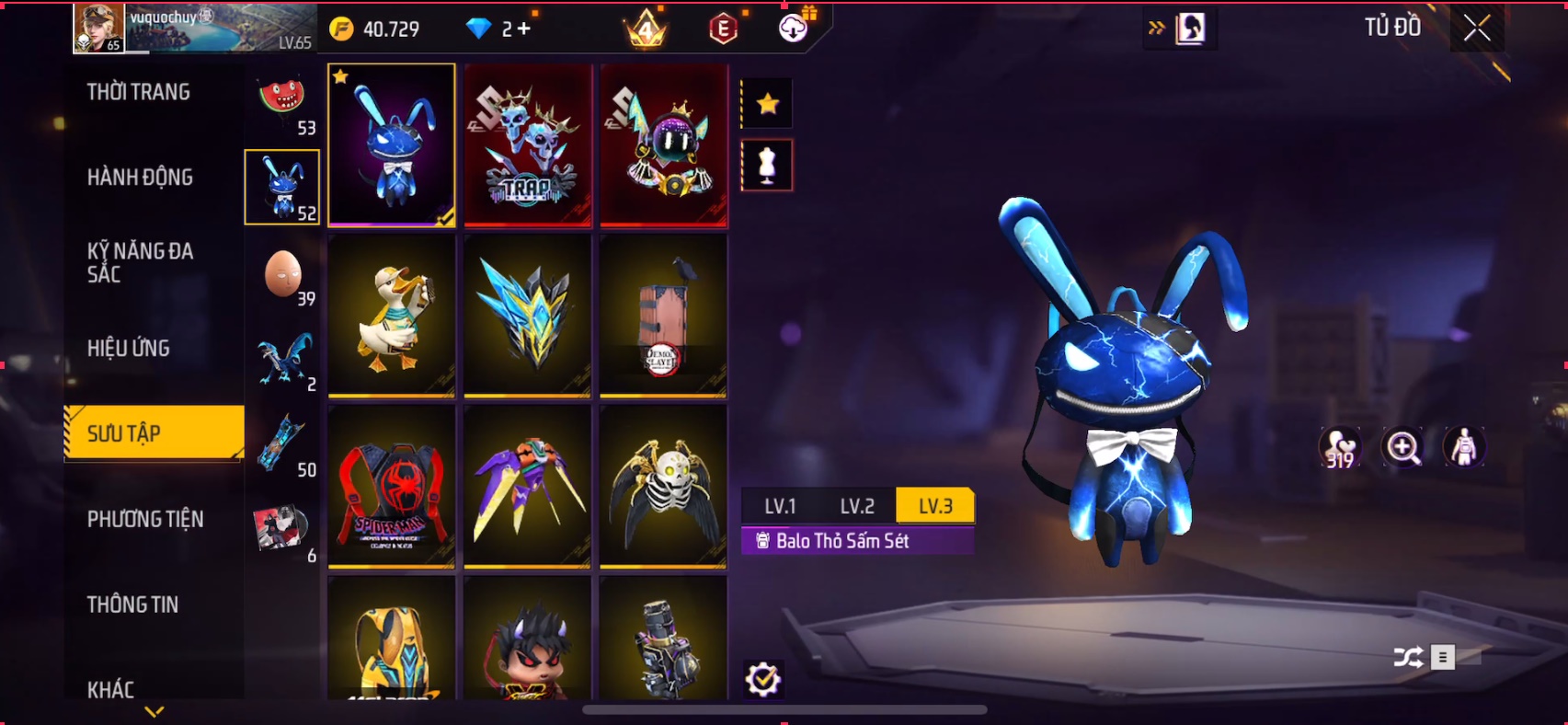
Task: Select the Trap skull backpack
Action: point(527,144)
